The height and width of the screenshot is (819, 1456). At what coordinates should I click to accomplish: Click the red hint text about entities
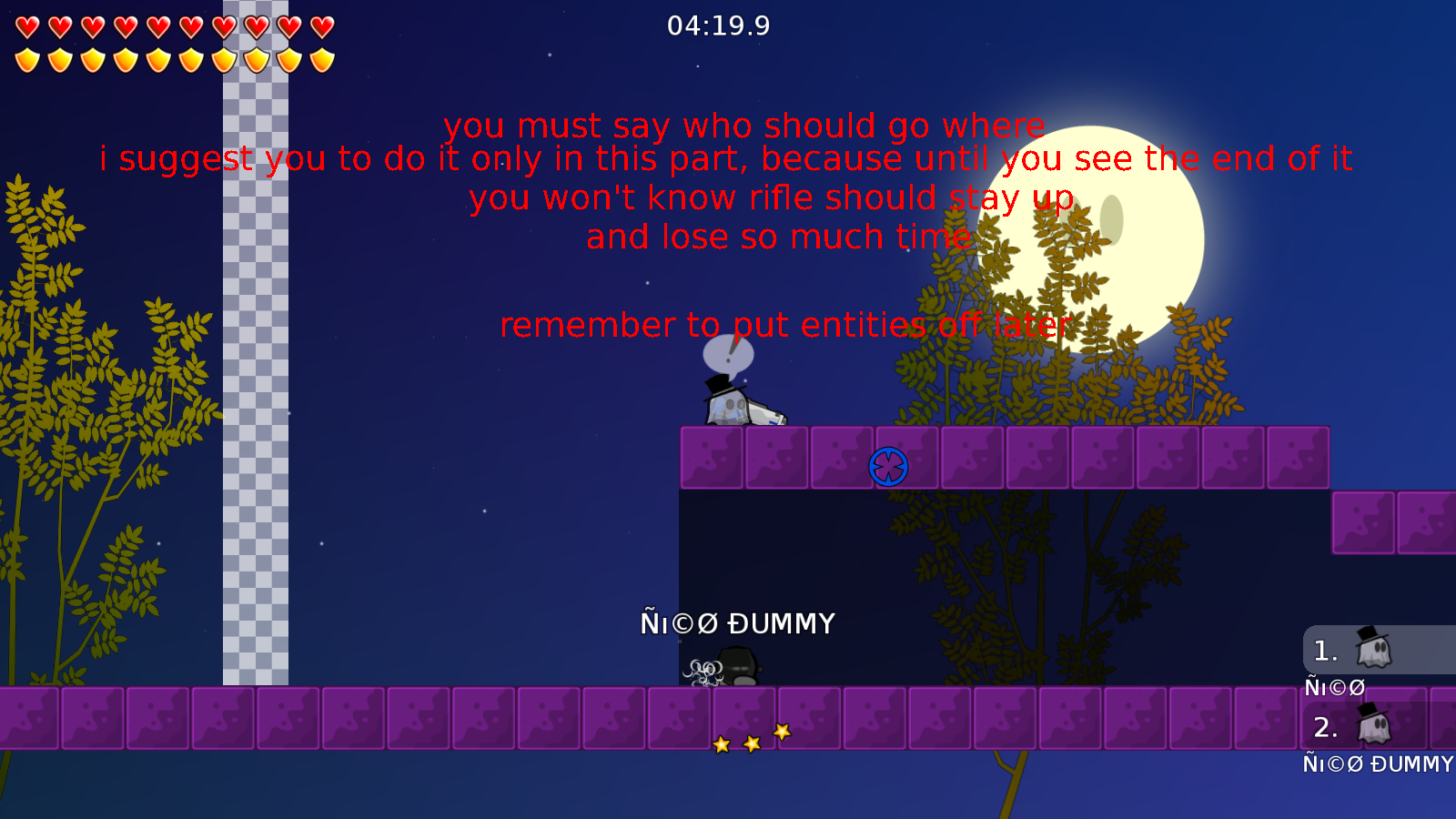784,325
